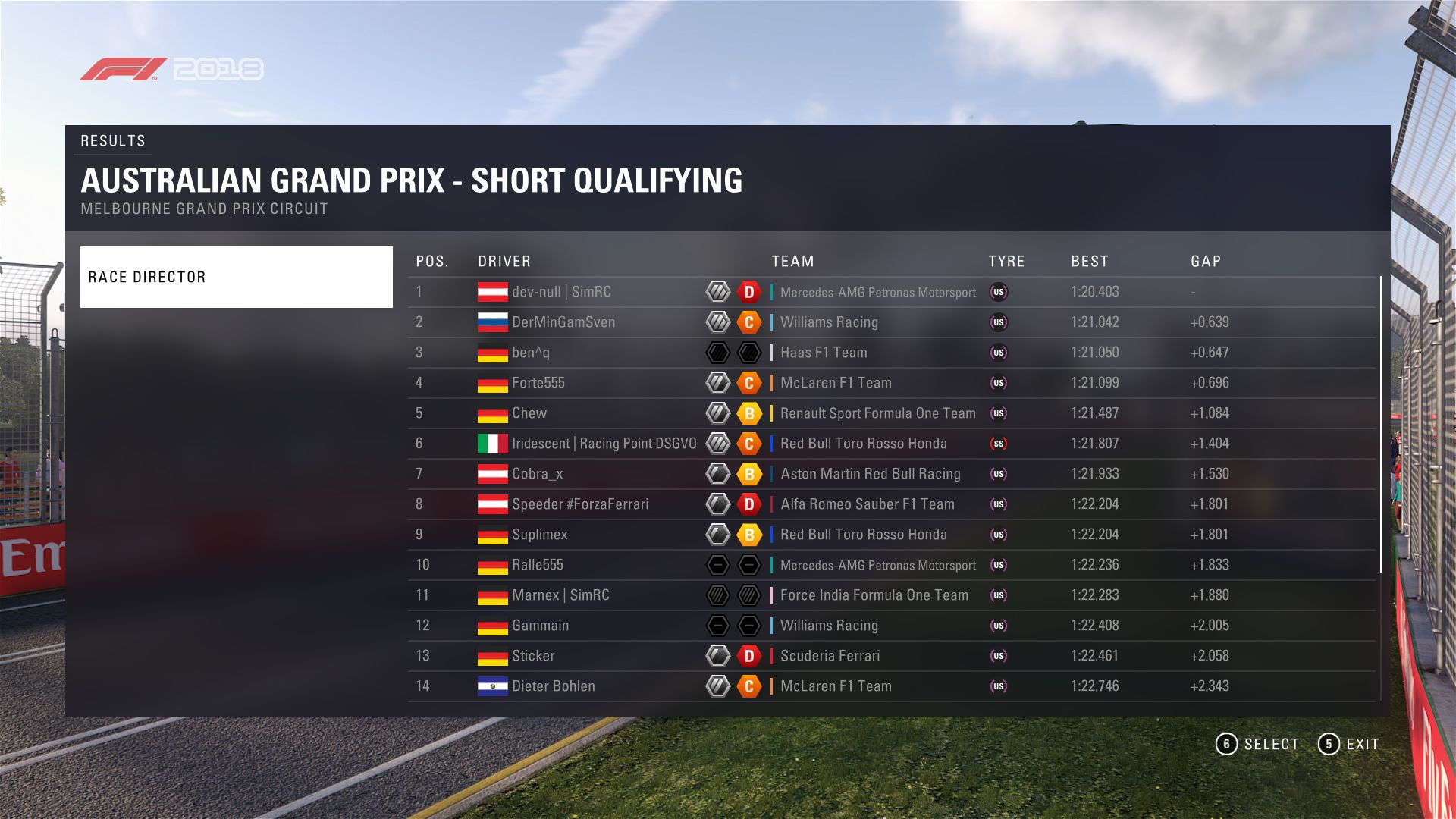Select the Sticker driver row
Viewport: 1456px width, 819px height.
click(x=533, y=656)
